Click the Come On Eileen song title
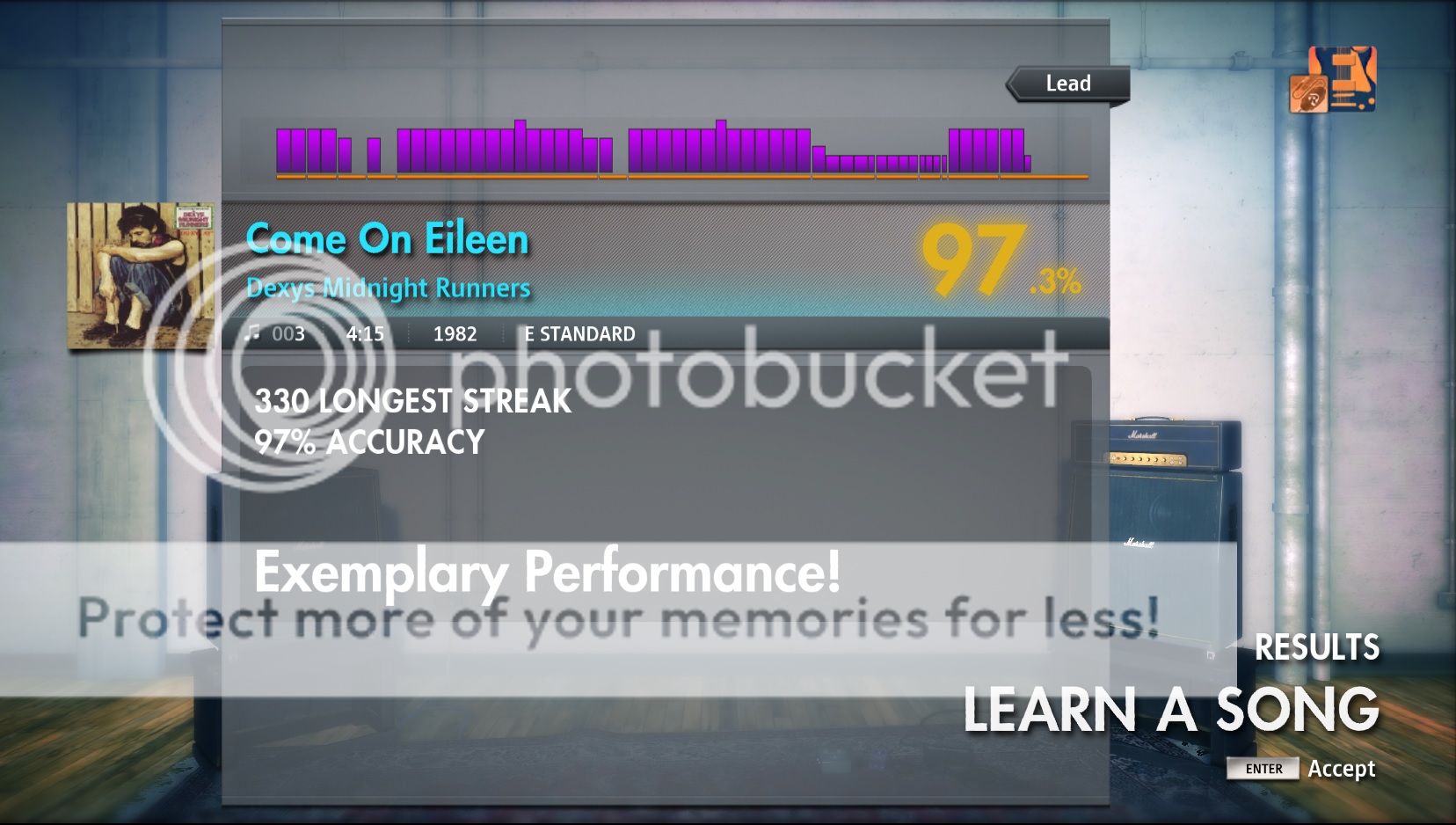This screenshot has height=825, width=1456. coord(389,238)
